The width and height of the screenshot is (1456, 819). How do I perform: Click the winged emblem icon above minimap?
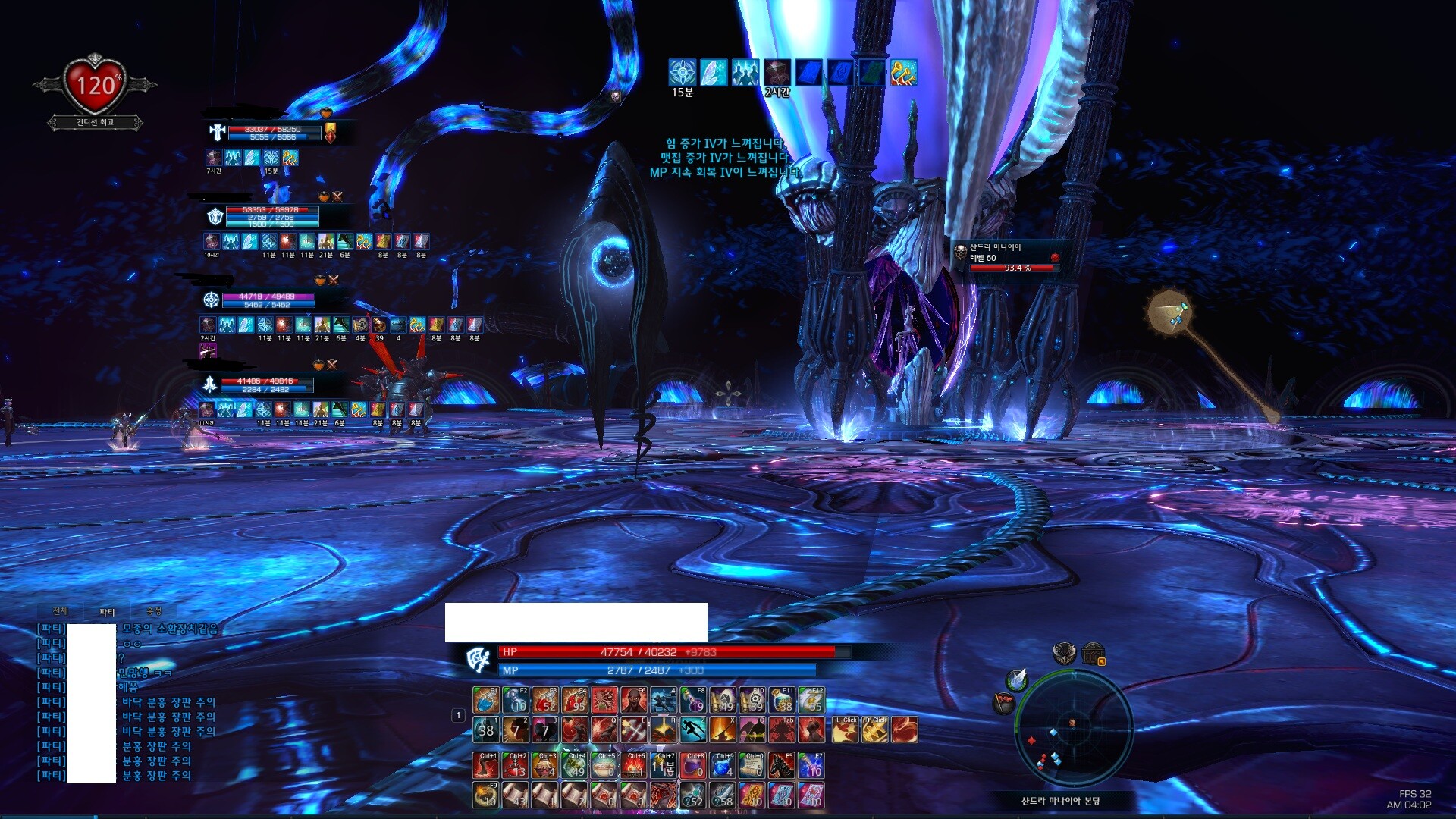(x=1064, y=653)
